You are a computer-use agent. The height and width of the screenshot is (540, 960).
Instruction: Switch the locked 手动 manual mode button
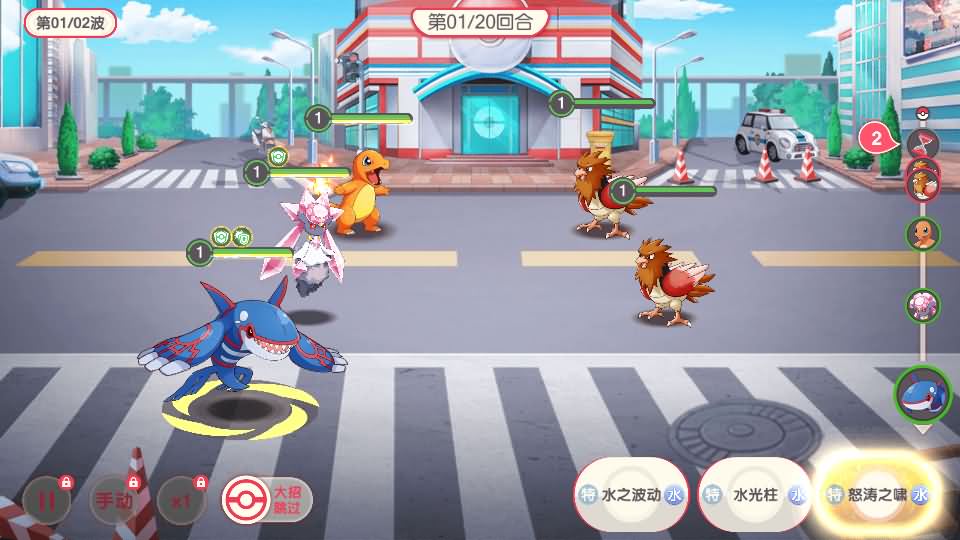point(113,501)
